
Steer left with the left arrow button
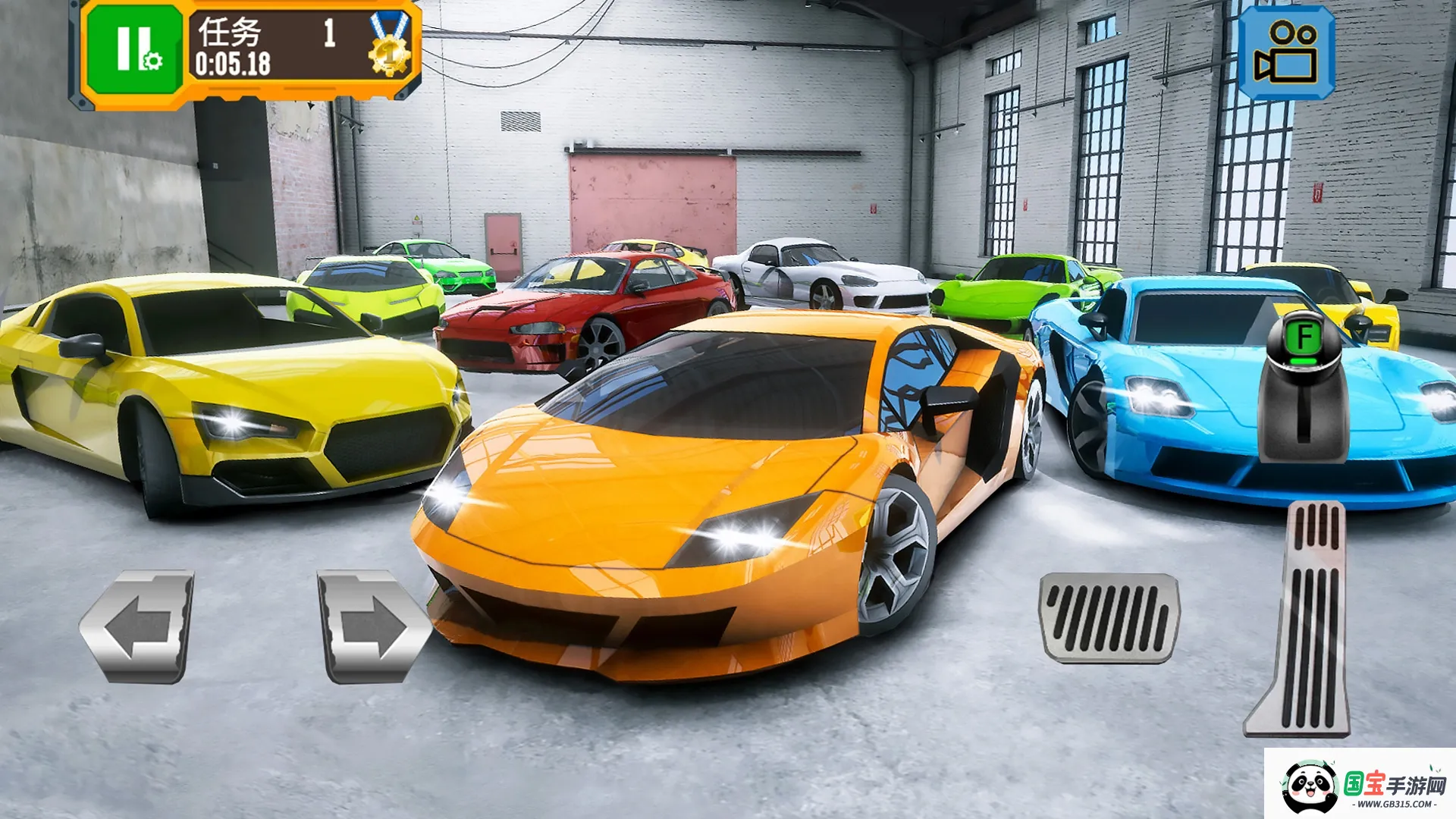pos(139,626)
